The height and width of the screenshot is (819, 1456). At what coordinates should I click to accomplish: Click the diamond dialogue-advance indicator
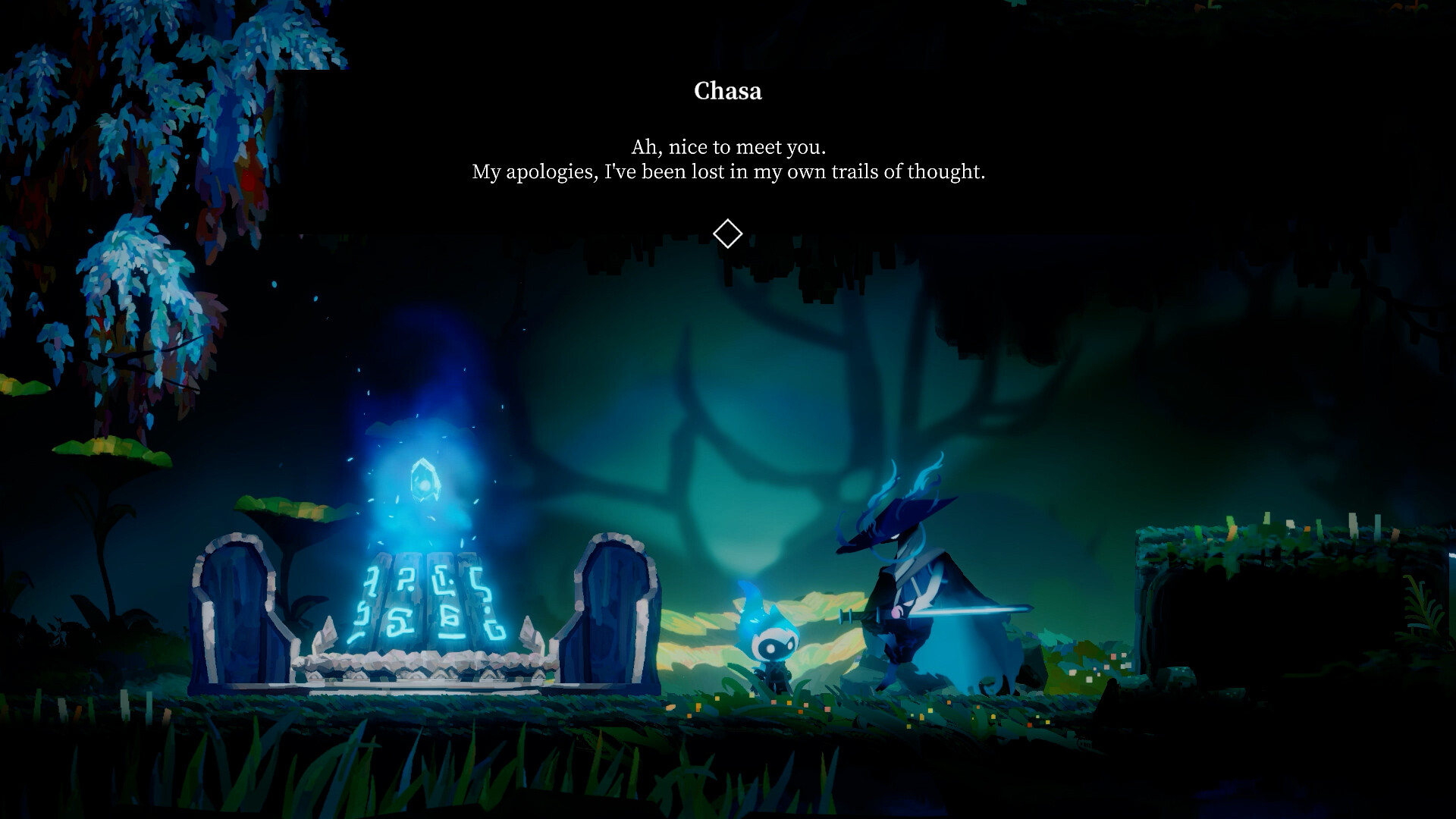pyautogui.click(x=727, y=234)
